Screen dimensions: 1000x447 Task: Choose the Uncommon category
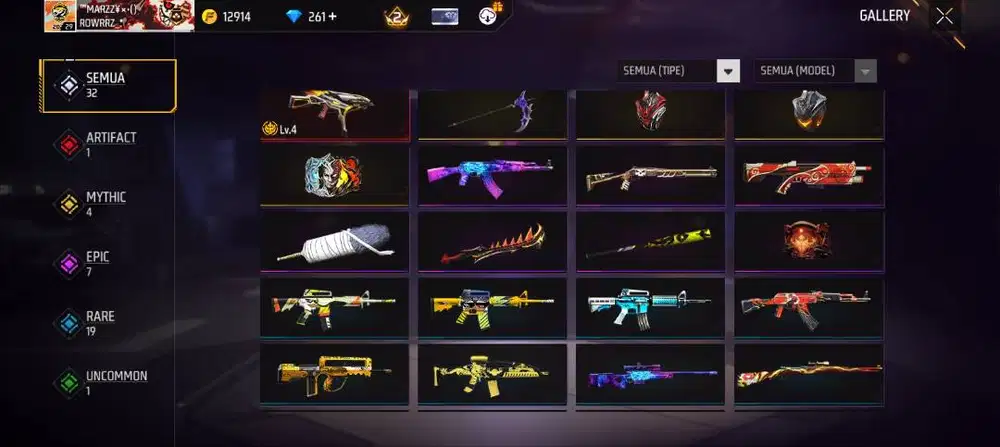[108, 383]
